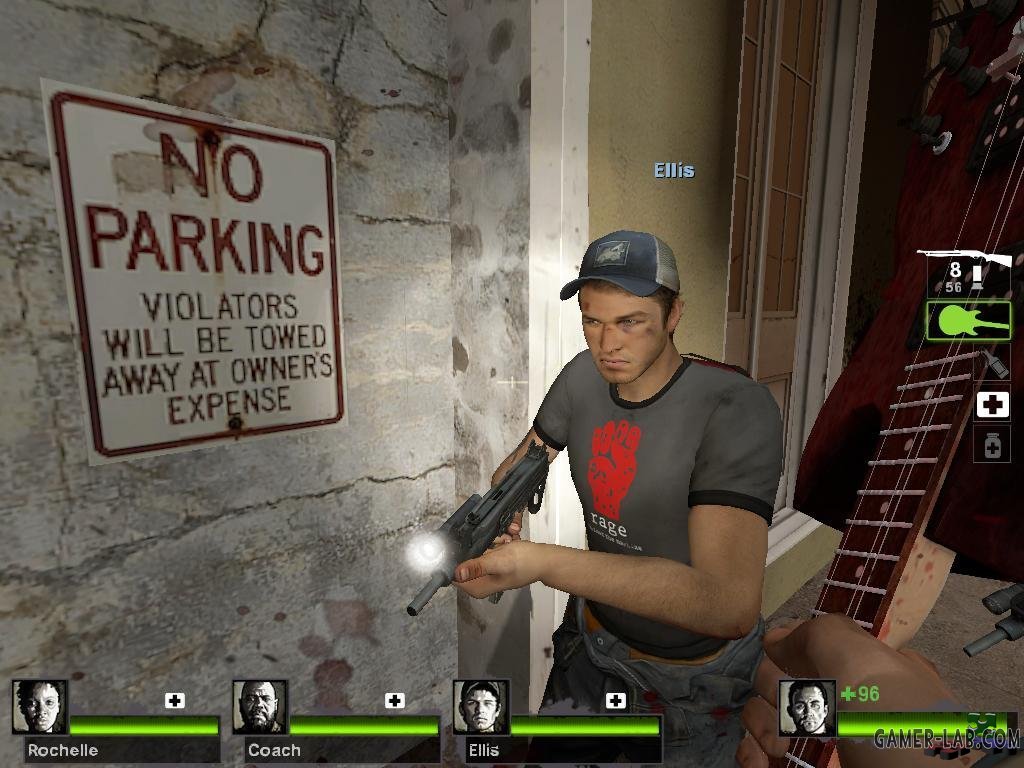Click your own survivor portrait beside +96

coord(806,707)
